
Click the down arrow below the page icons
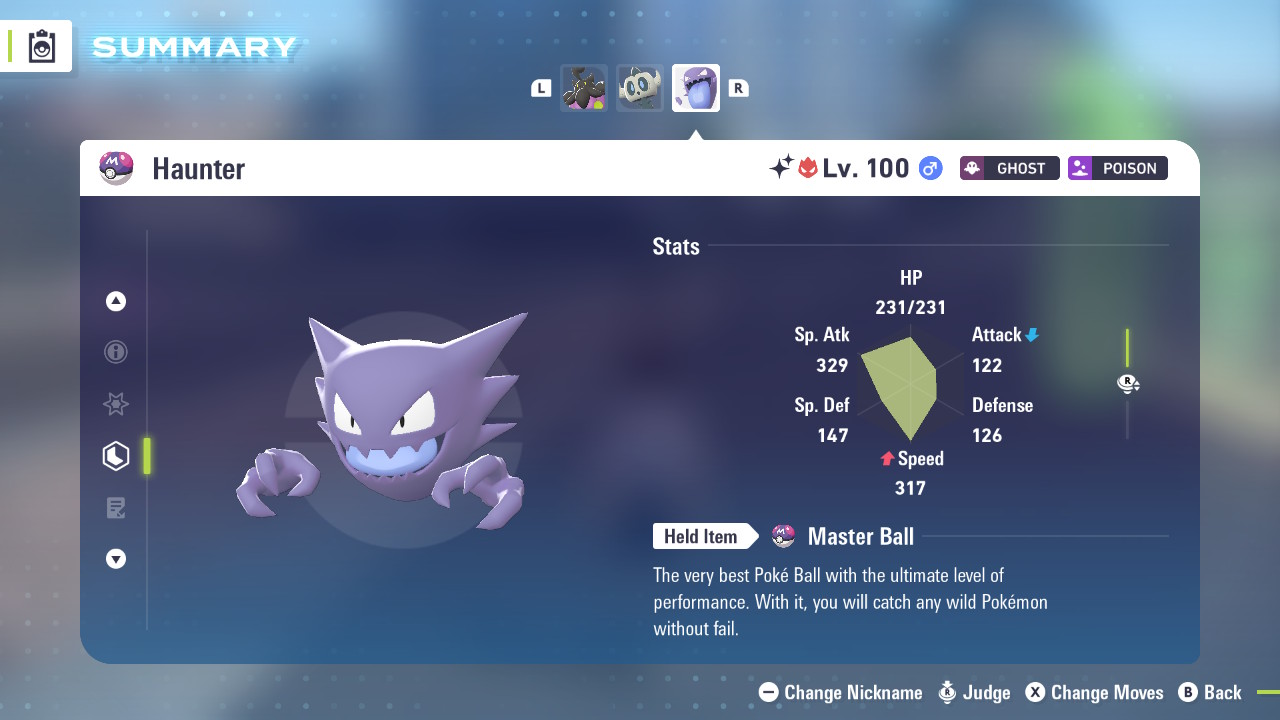(116, 559)
